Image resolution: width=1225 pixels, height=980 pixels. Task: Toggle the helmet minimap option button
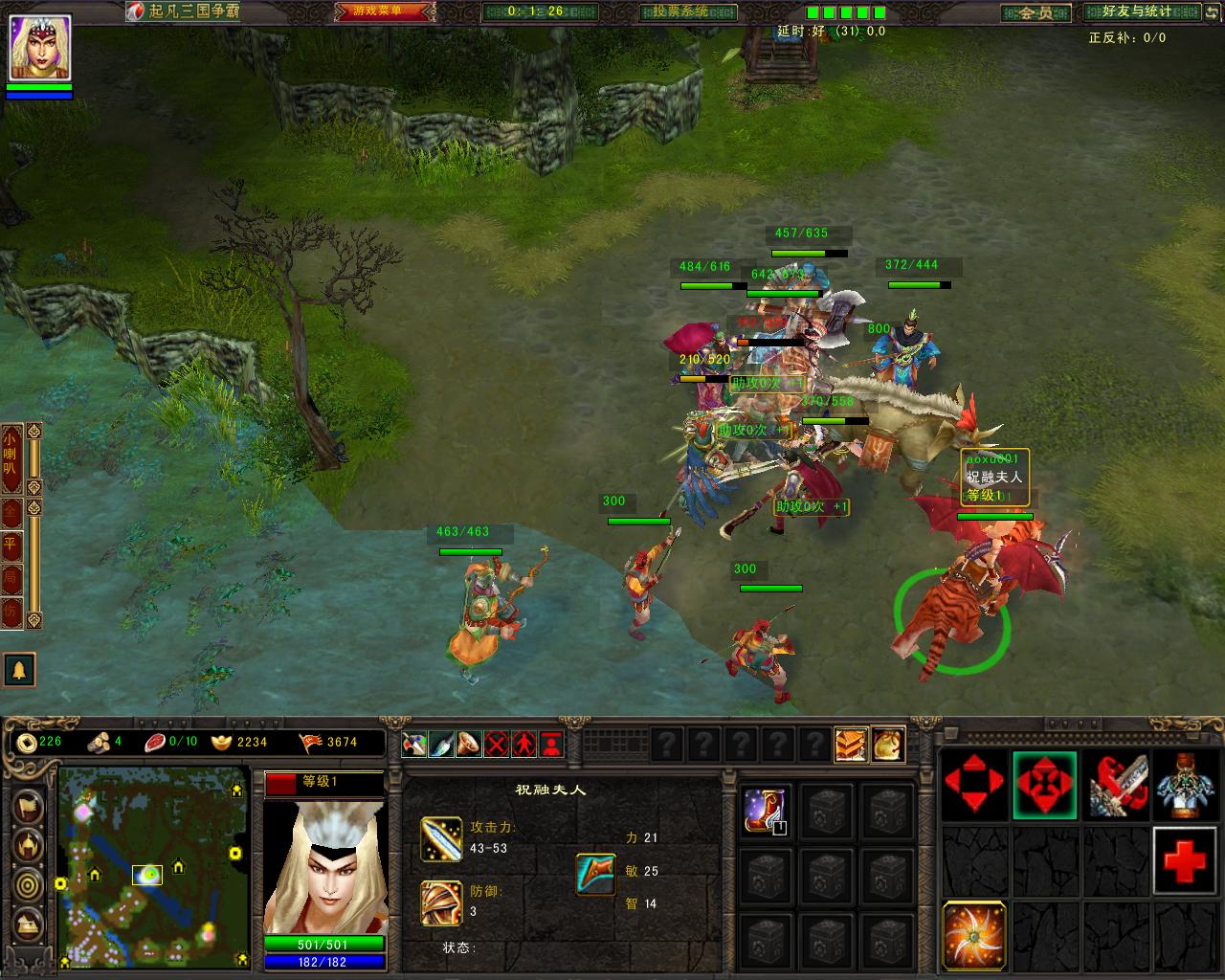(29, 845)
